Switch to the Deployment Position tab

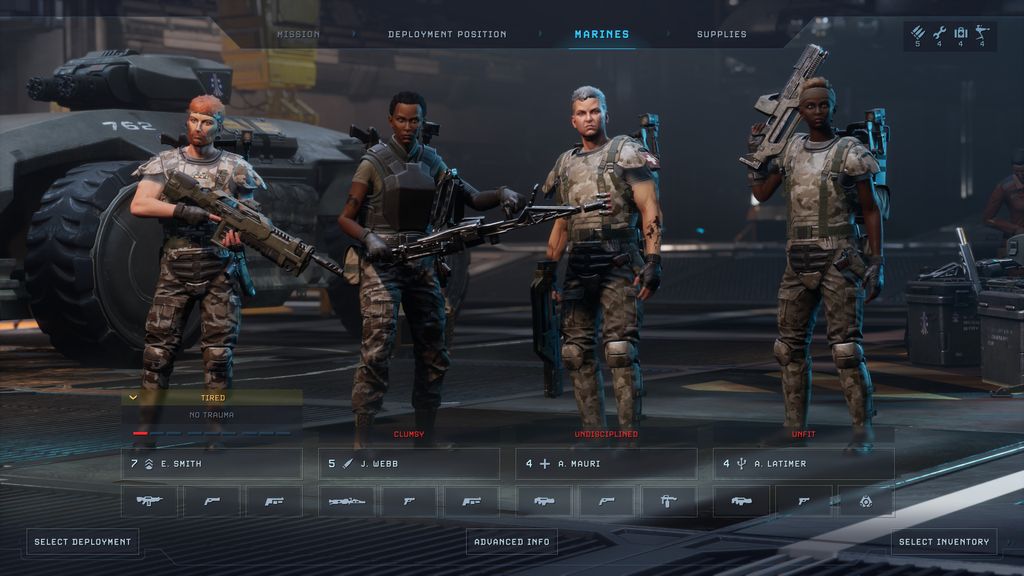pos(447,34)
